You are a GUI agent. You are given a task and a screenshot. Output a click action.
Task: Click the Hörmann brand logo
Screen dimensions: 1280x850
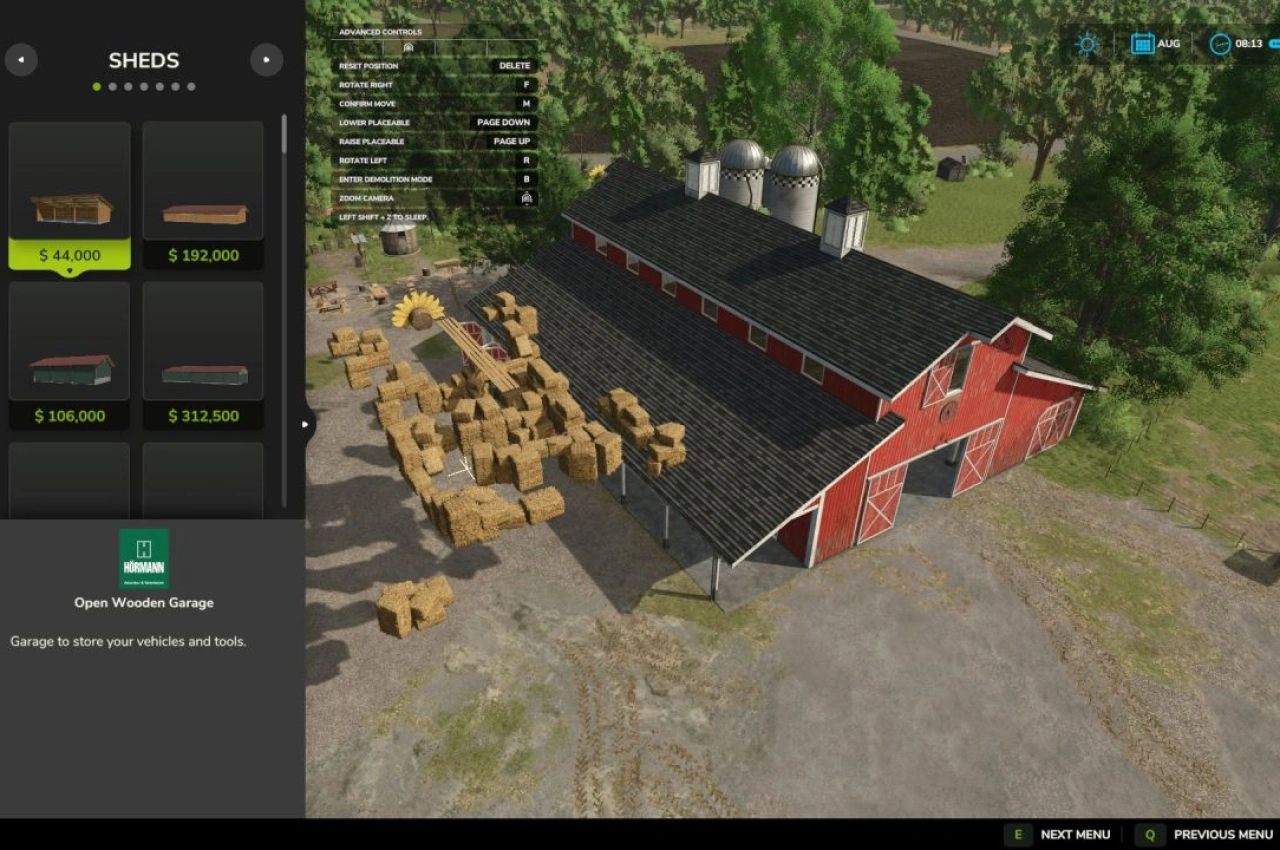coord(143,557)
